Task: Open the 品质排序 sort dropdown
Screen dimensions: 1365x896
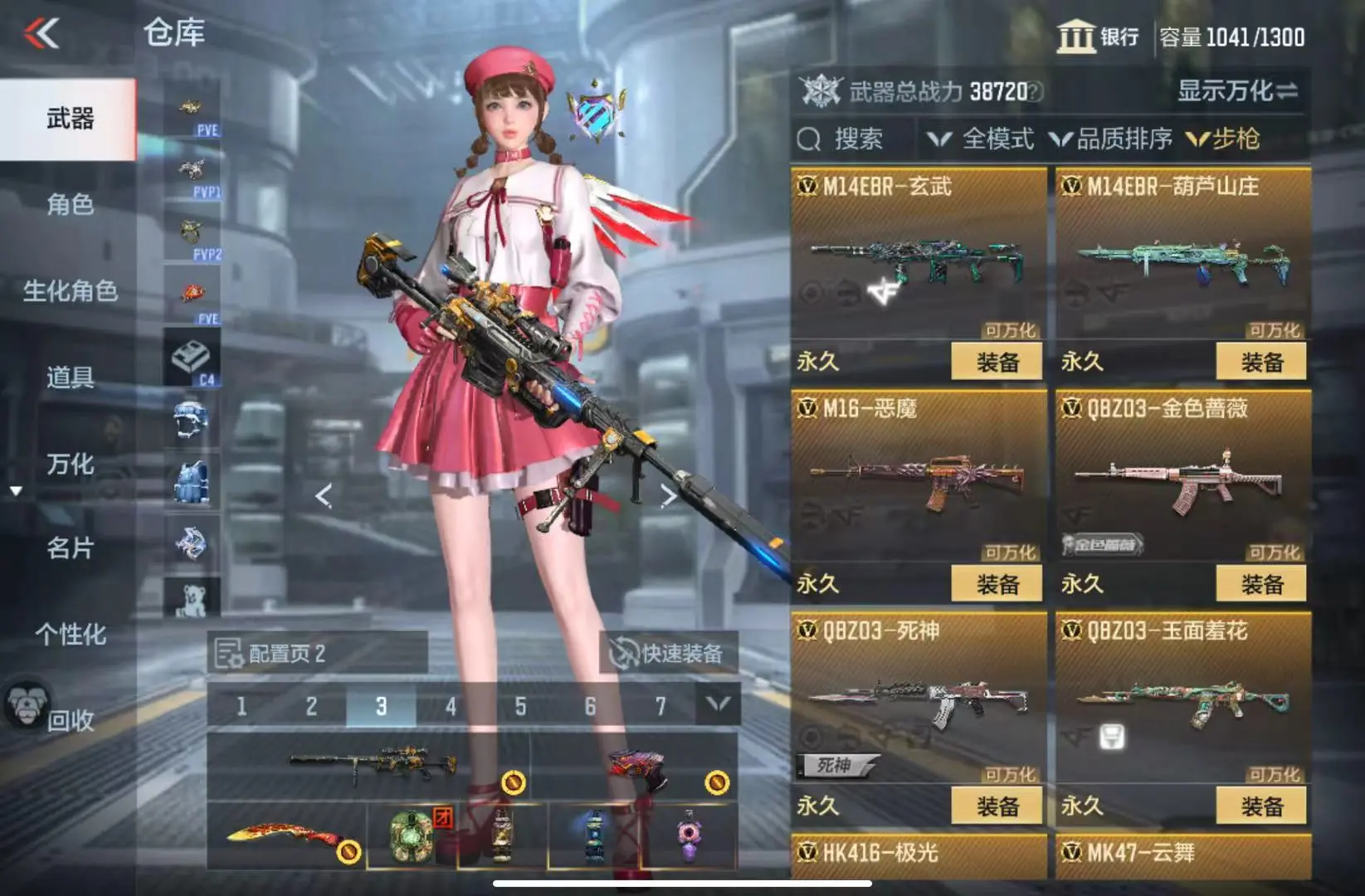Action: tap(1112, 139)
